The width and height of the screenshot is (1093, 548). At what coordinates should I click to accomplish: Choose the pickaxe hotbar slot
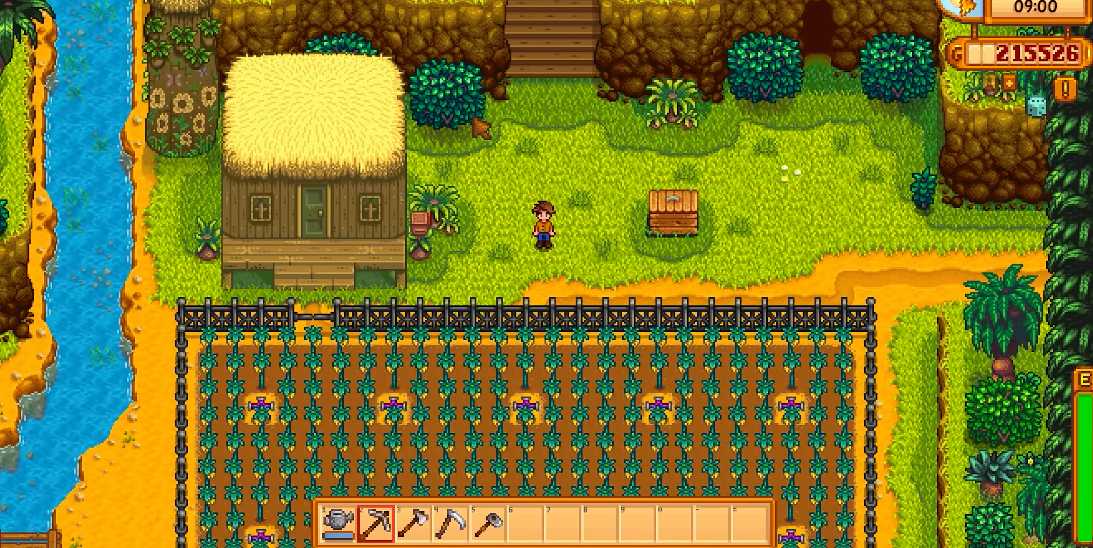[375, 523]
